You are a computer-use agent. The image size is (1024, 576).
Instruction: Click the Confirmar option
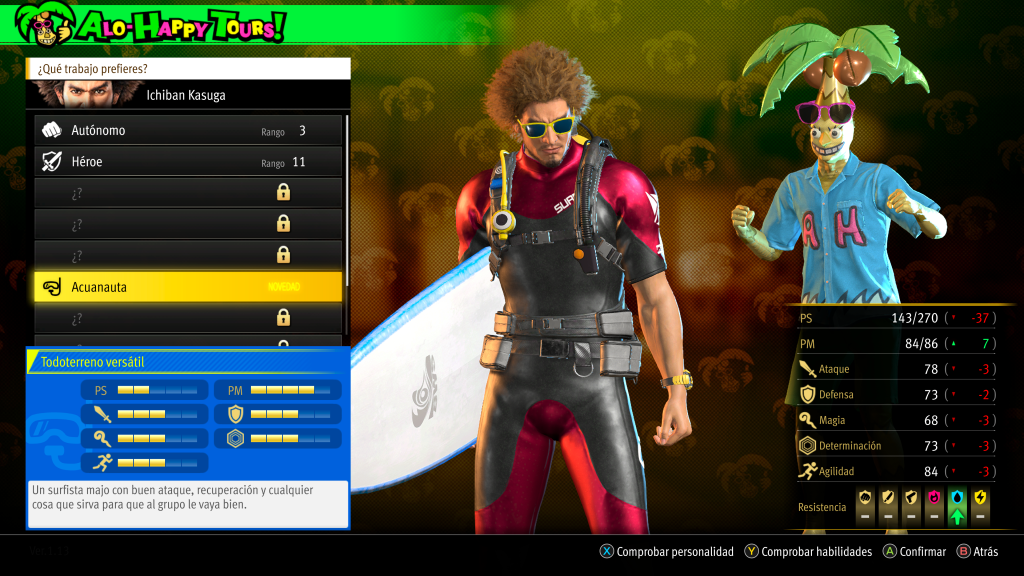[x=914, y=551]
